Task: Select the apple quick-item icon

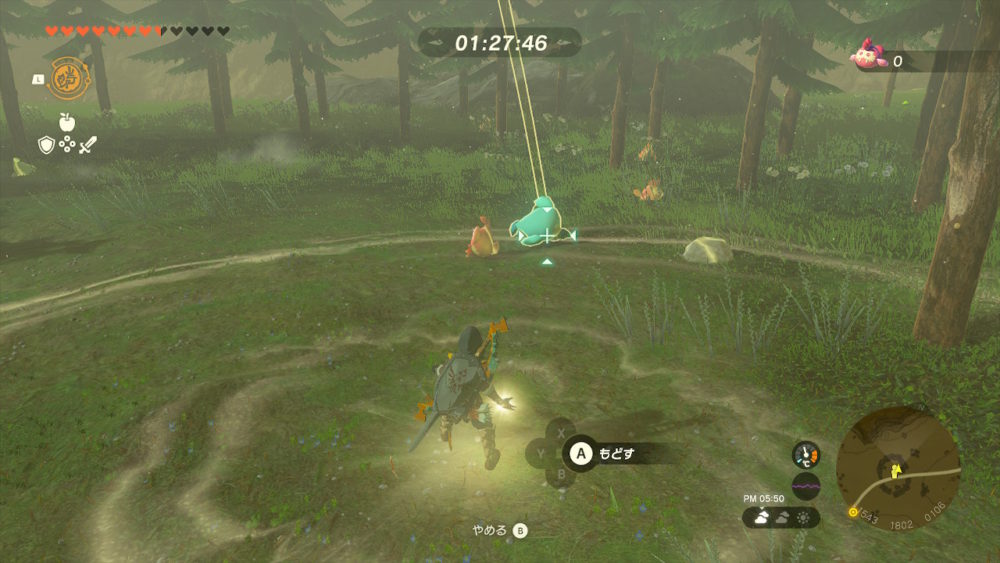Action: click(x=67, y=122)
